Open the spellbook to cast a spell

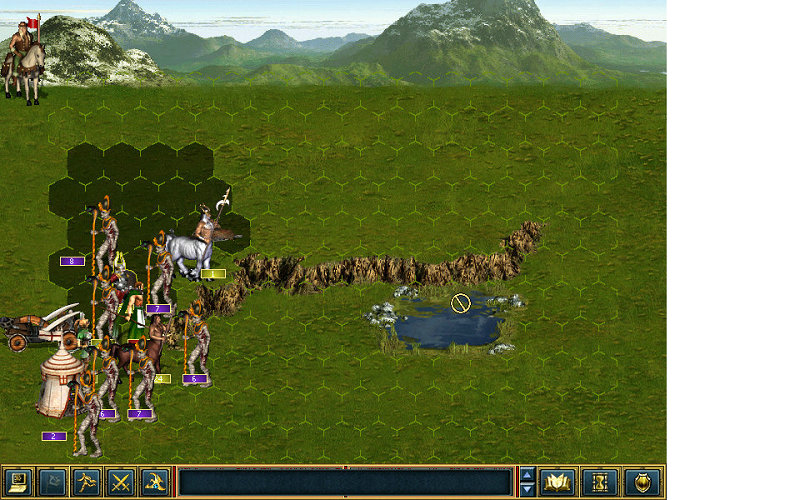[x=557, y=483]
